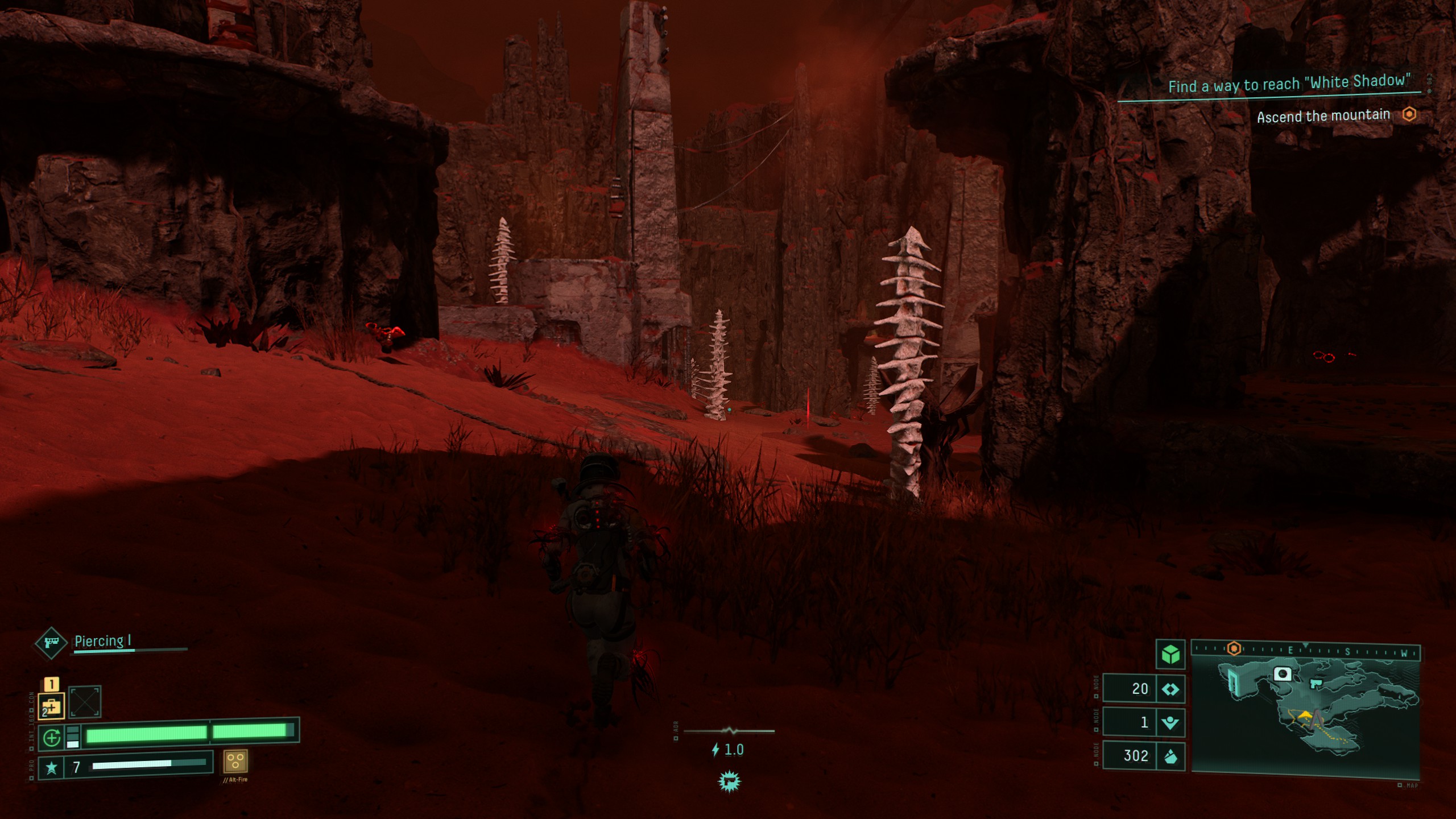The height and width of the screenshot is (819, 1456).
Task: Click the yellow player arrow on the minimap
Action: click(1305, 715)
